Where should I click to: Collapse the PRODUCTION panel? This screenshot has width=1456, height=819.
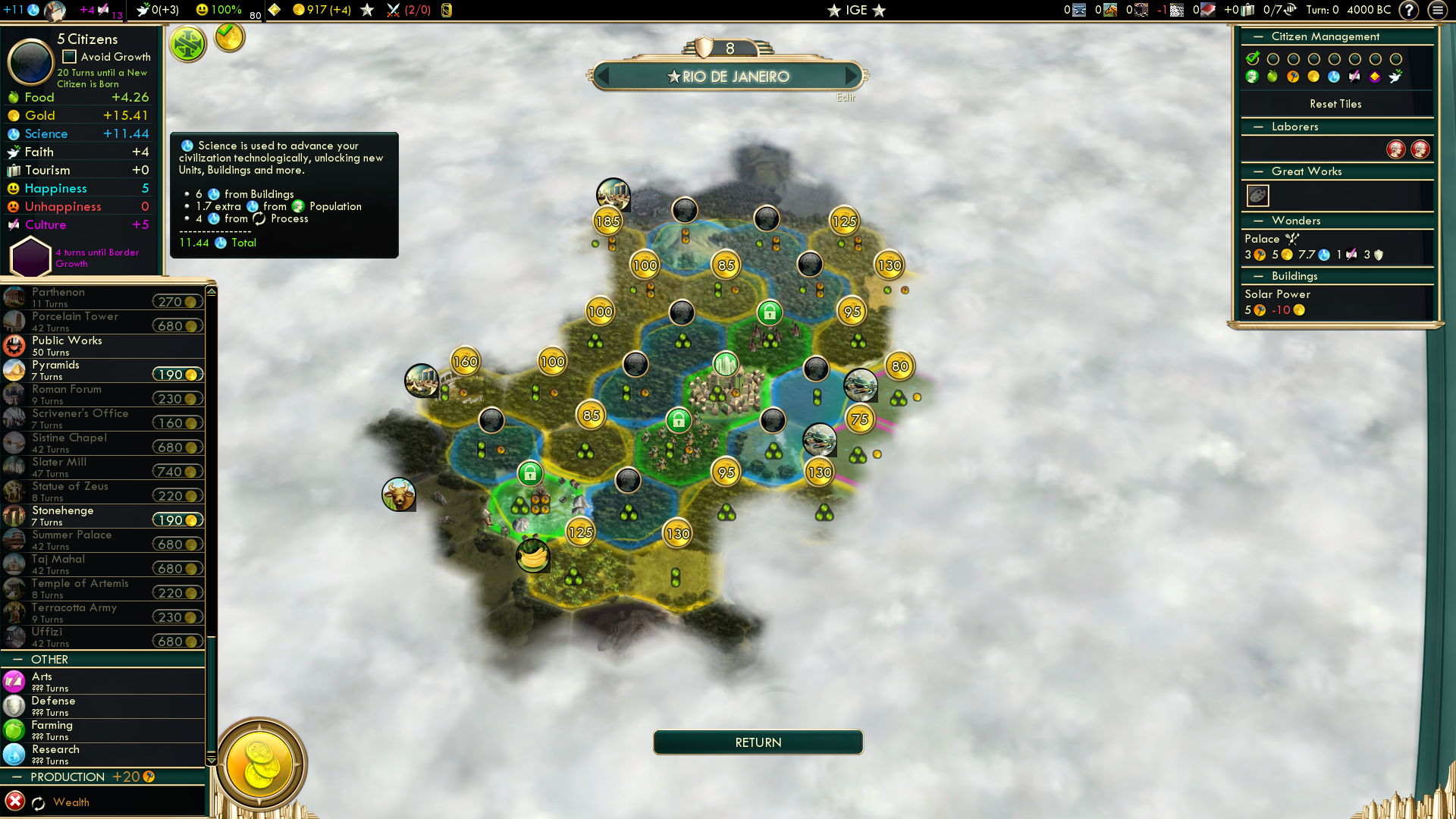coord(18,777)
